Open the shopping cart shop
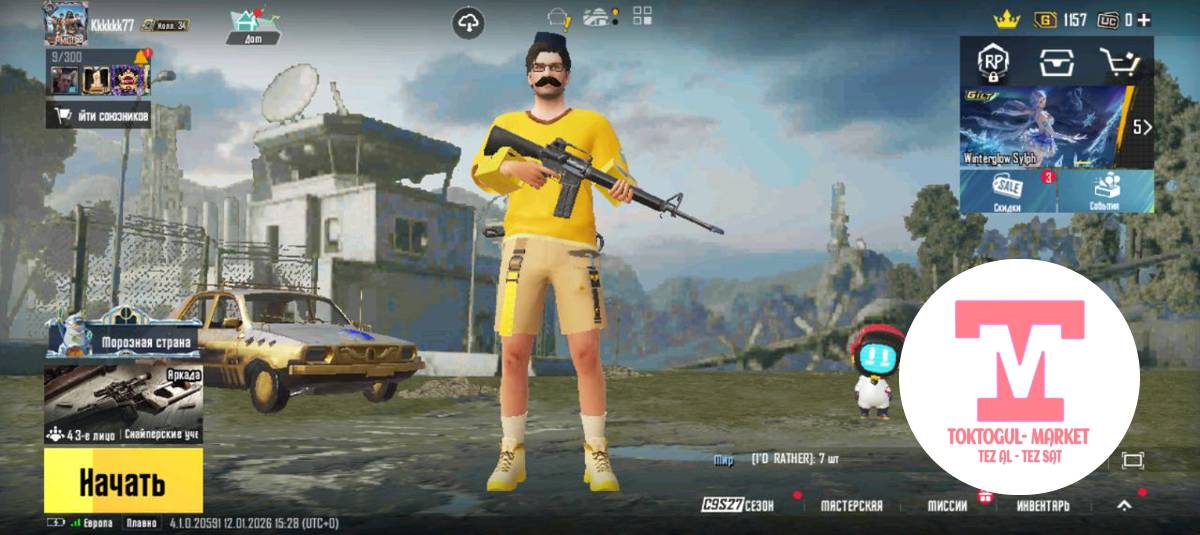Image resolution: width=1200 pixels, height=535 pixels. pyautogui.click(x=1120, y=64)
